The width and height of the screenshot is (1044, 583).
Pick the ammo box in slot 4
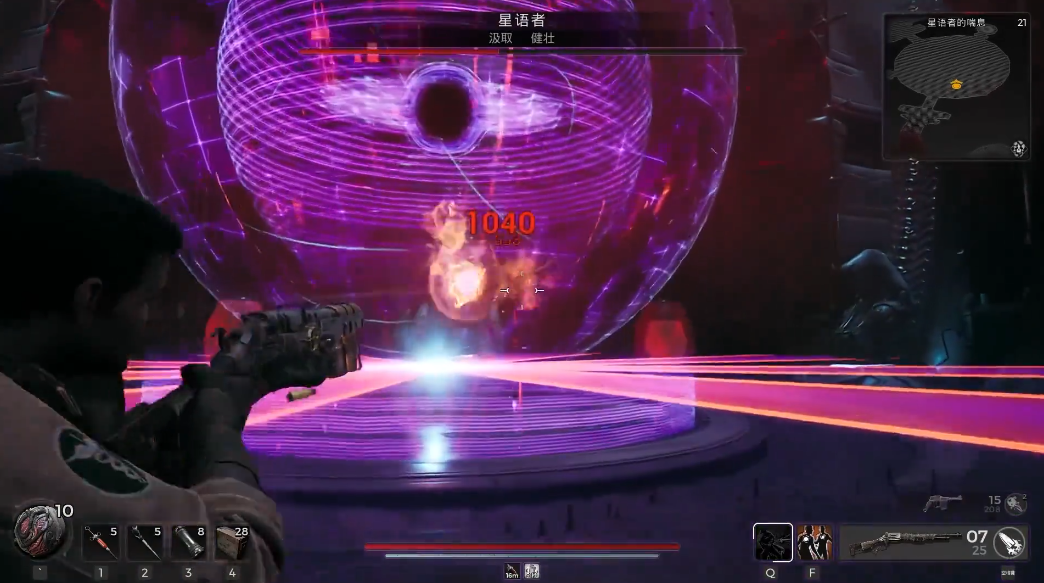coord(232,543)
